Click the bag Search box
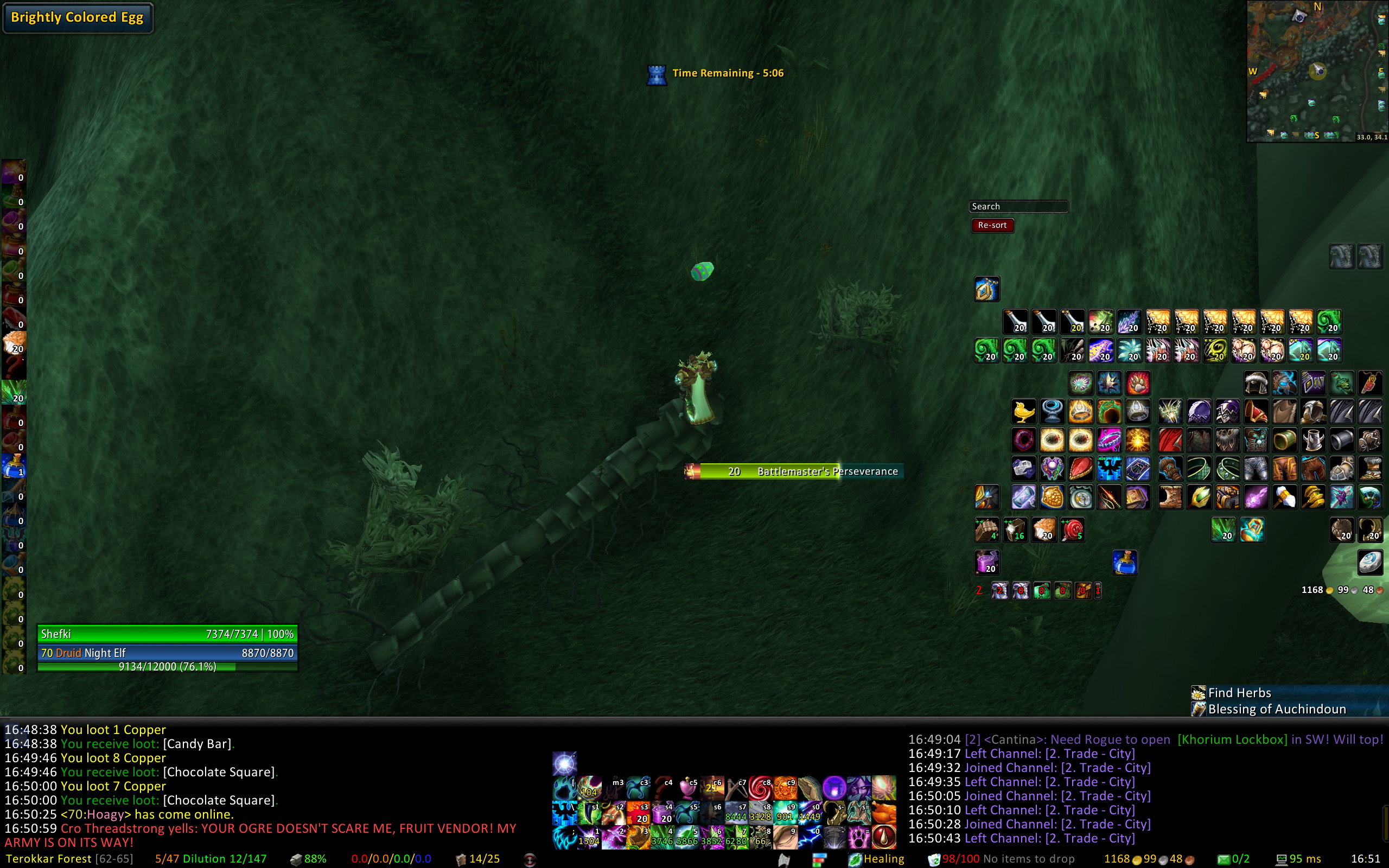Image resolution: width=1389 pixels, height=868 pixels. tap(1018, 207)
